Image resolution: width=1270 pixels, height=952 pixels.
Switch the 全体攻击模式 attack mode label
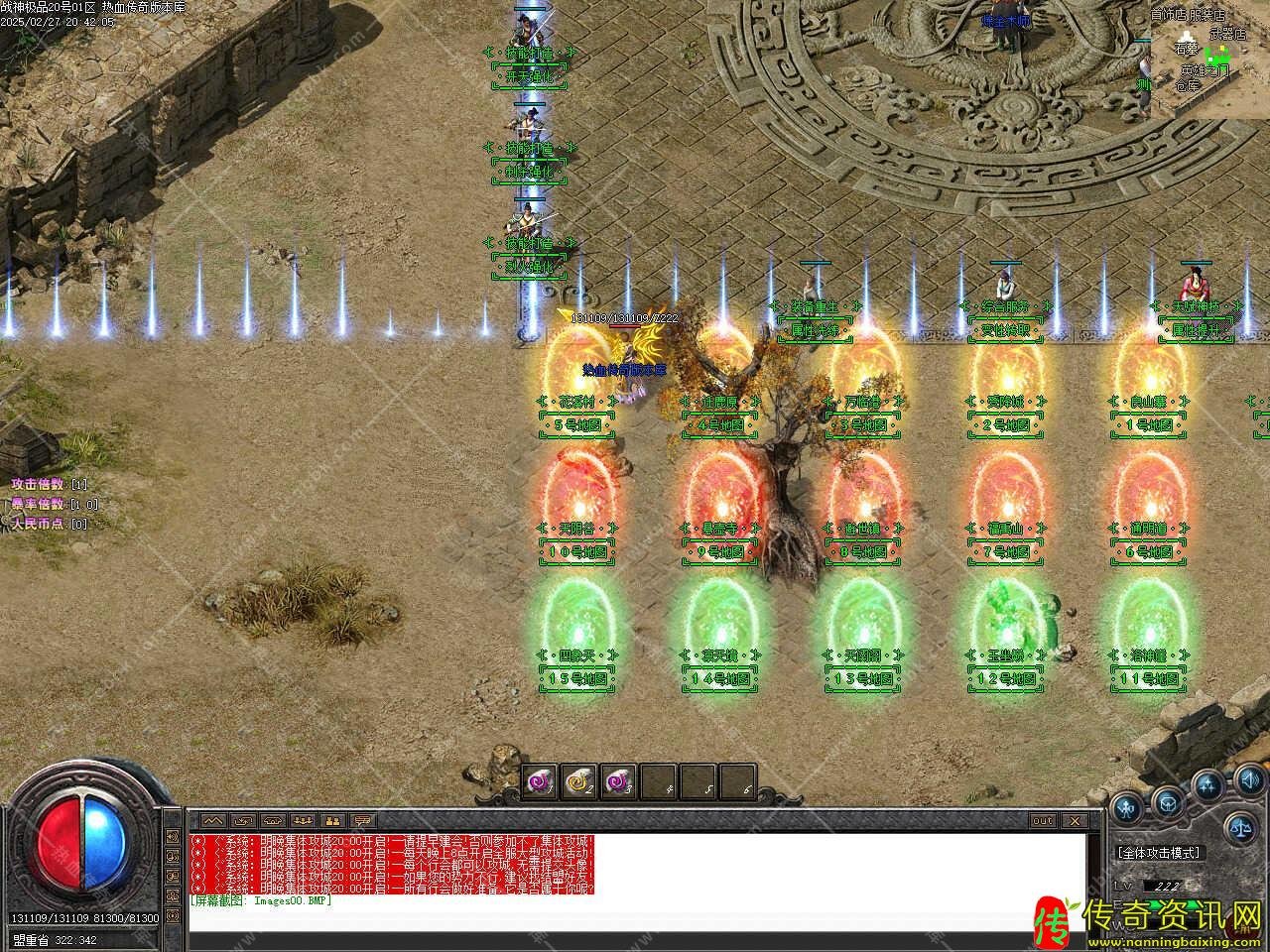pos(1158,852)
